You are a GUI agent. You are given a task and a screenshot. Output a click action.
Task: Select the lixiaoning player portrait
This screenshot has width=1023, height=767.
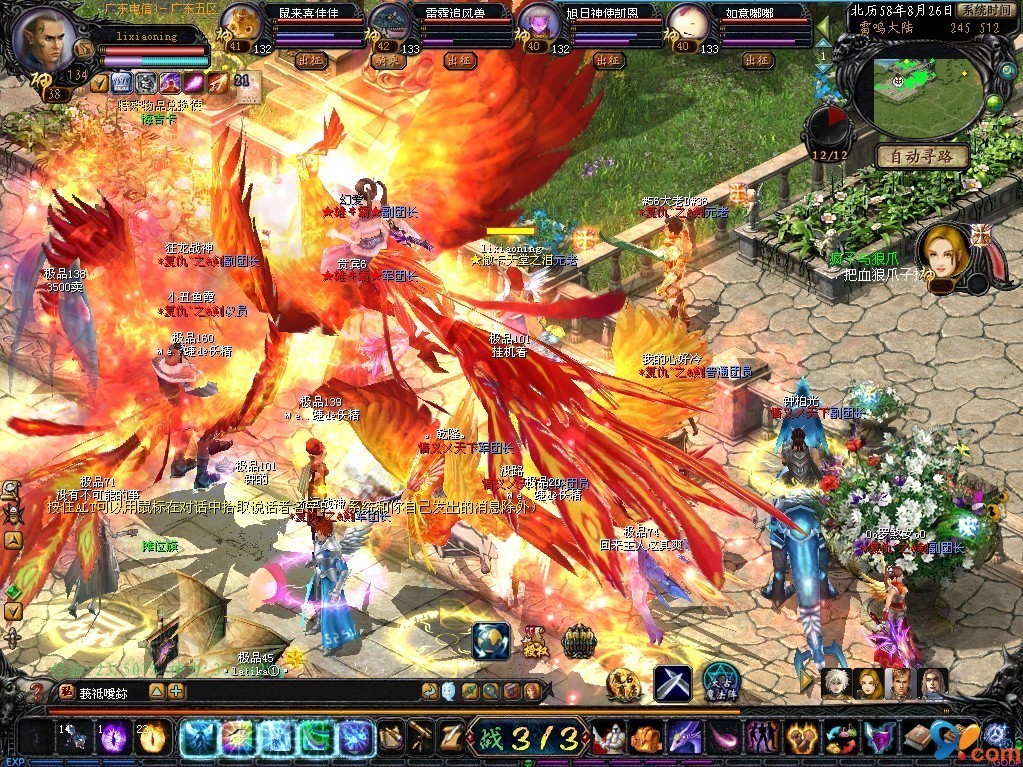tap(46, 38)
